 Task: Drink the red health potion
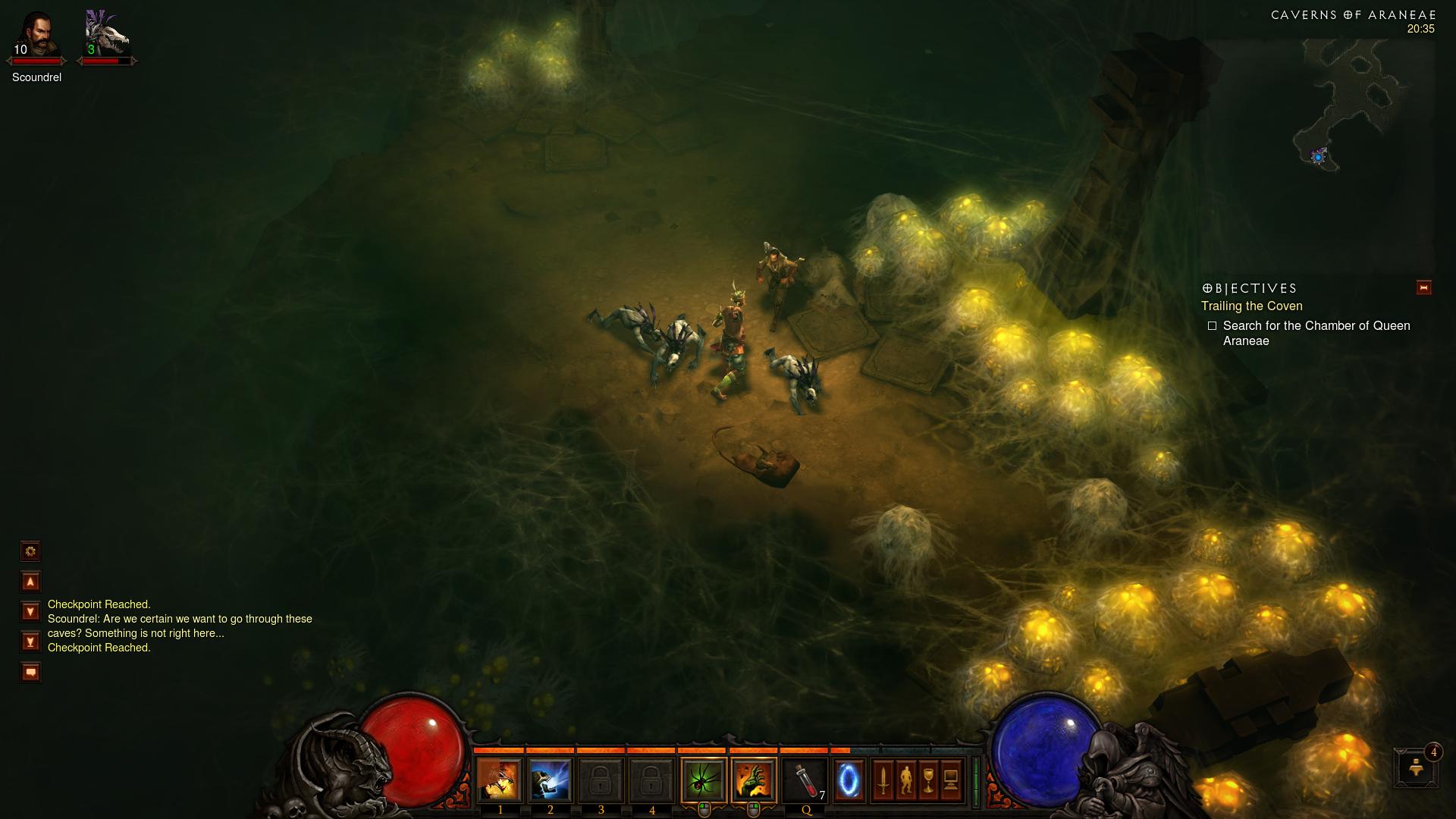805,780
